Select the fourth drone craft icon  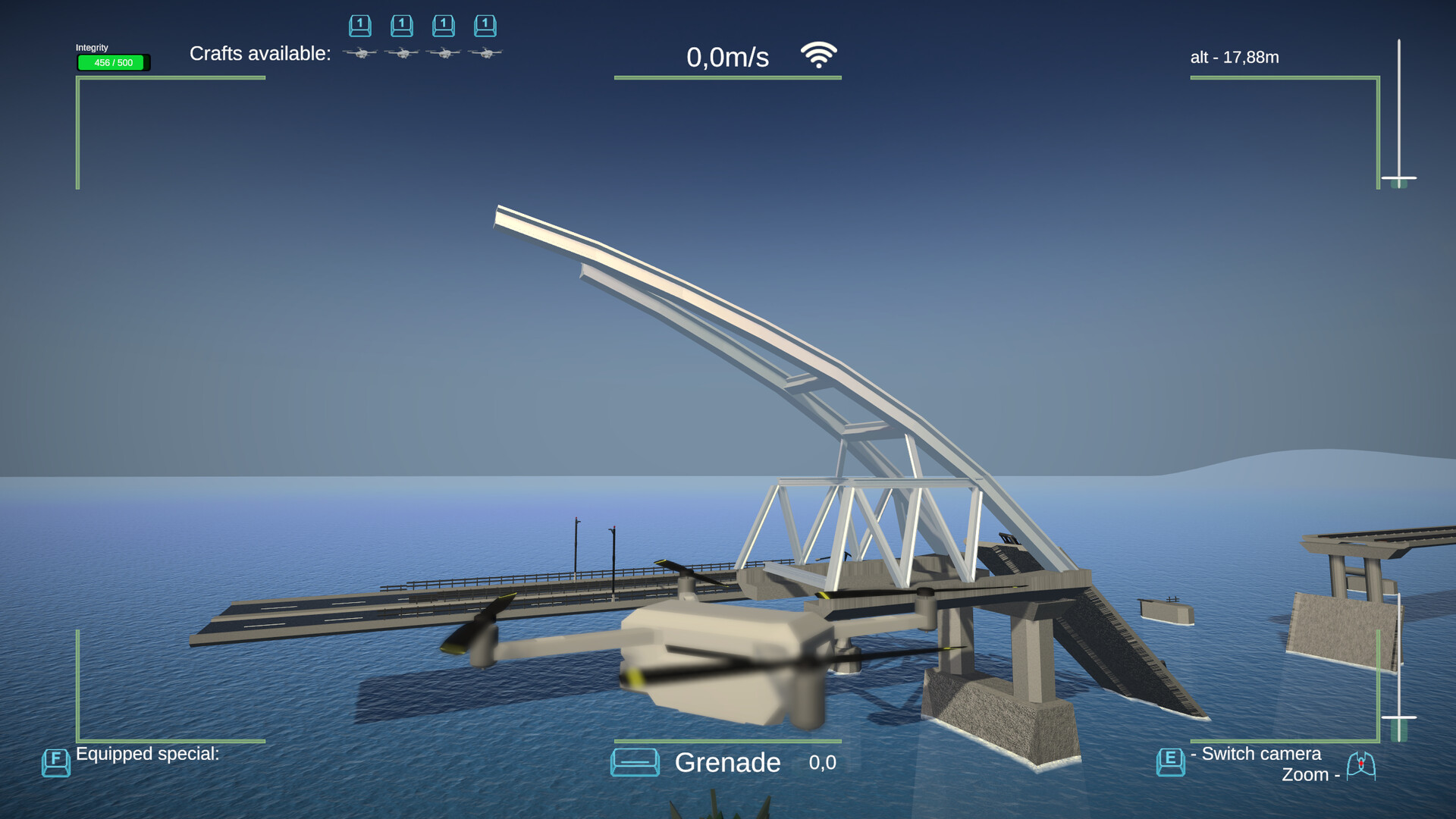point(486,53)
